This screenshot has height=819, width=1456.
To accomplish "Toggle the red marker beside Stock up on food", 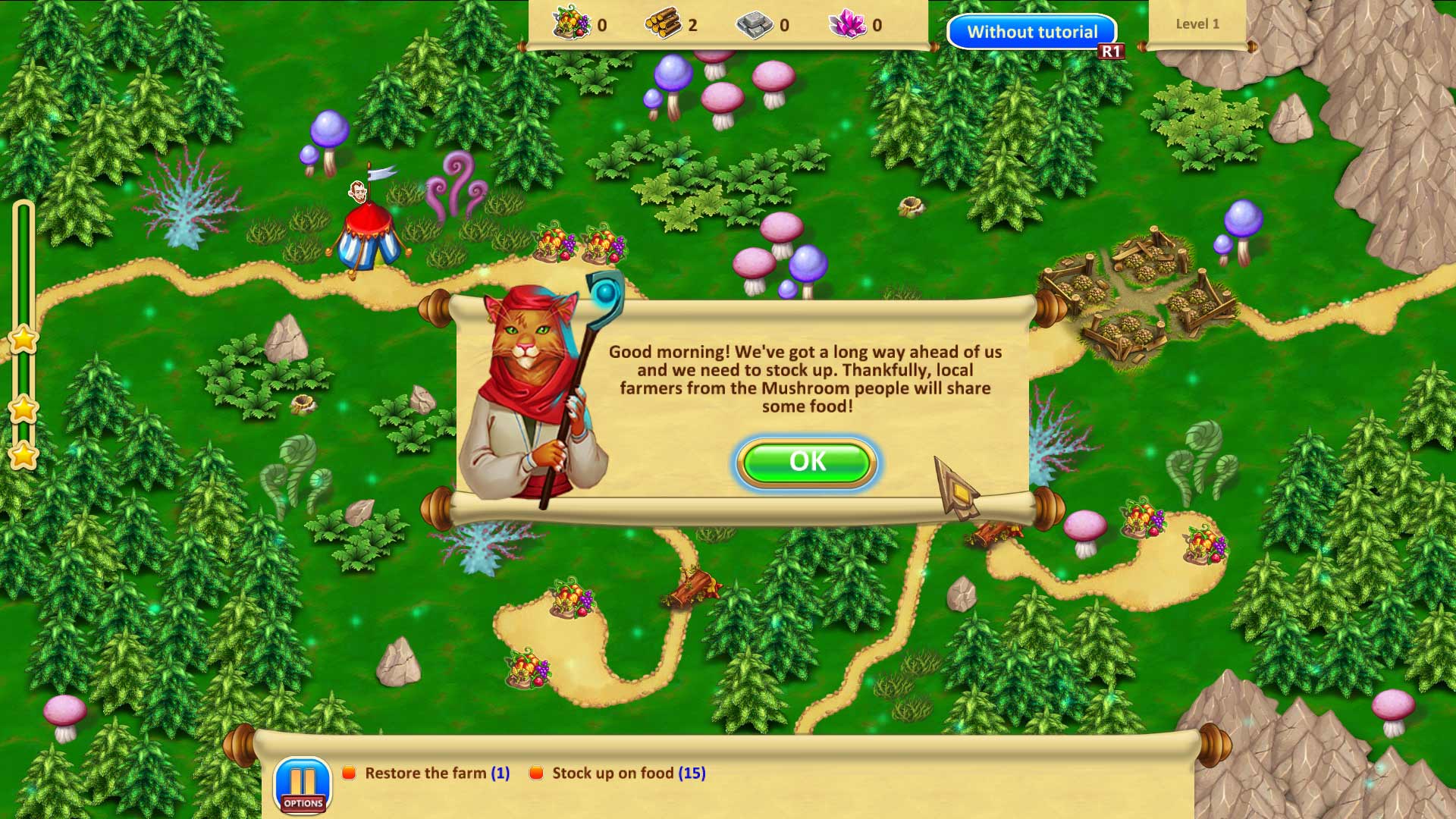I will click(537, 773).
